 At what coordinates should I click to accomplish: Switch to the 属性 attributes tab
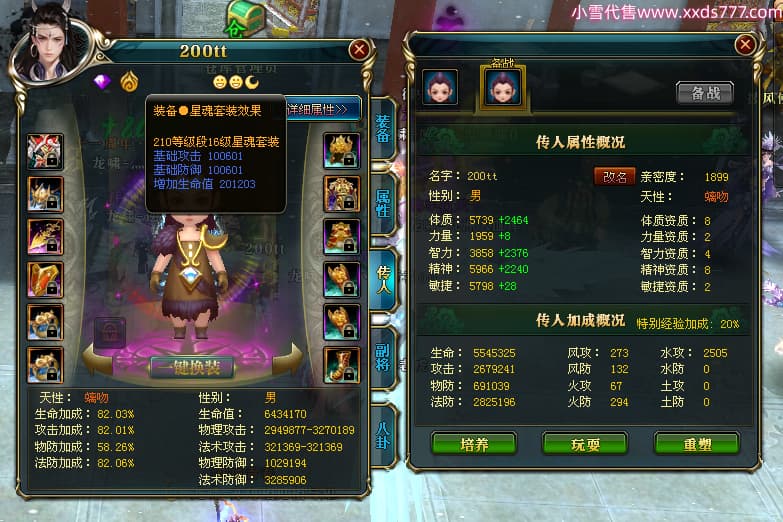click(383, 204)
